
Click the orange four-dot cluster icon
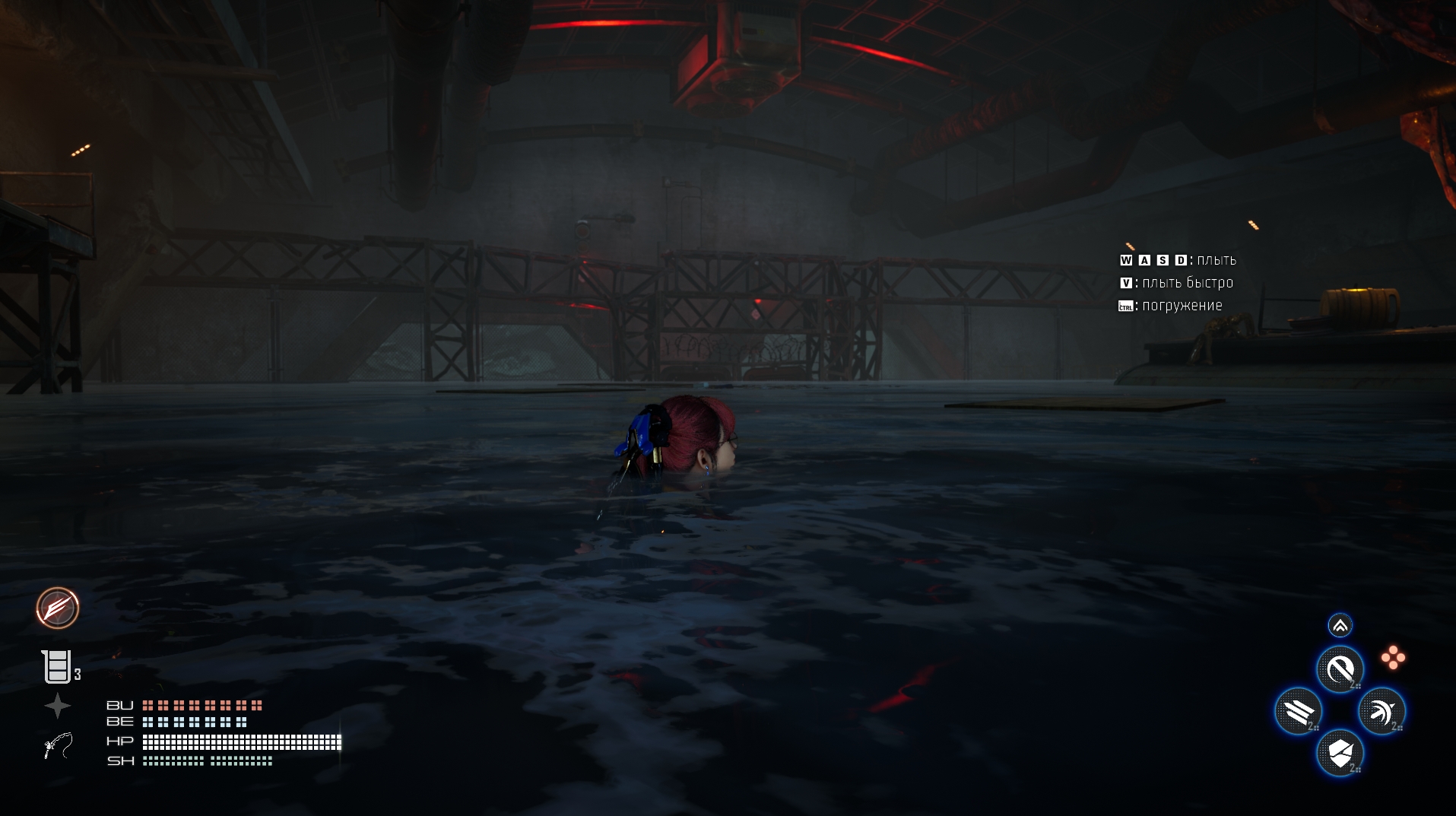pos(1393,658)
